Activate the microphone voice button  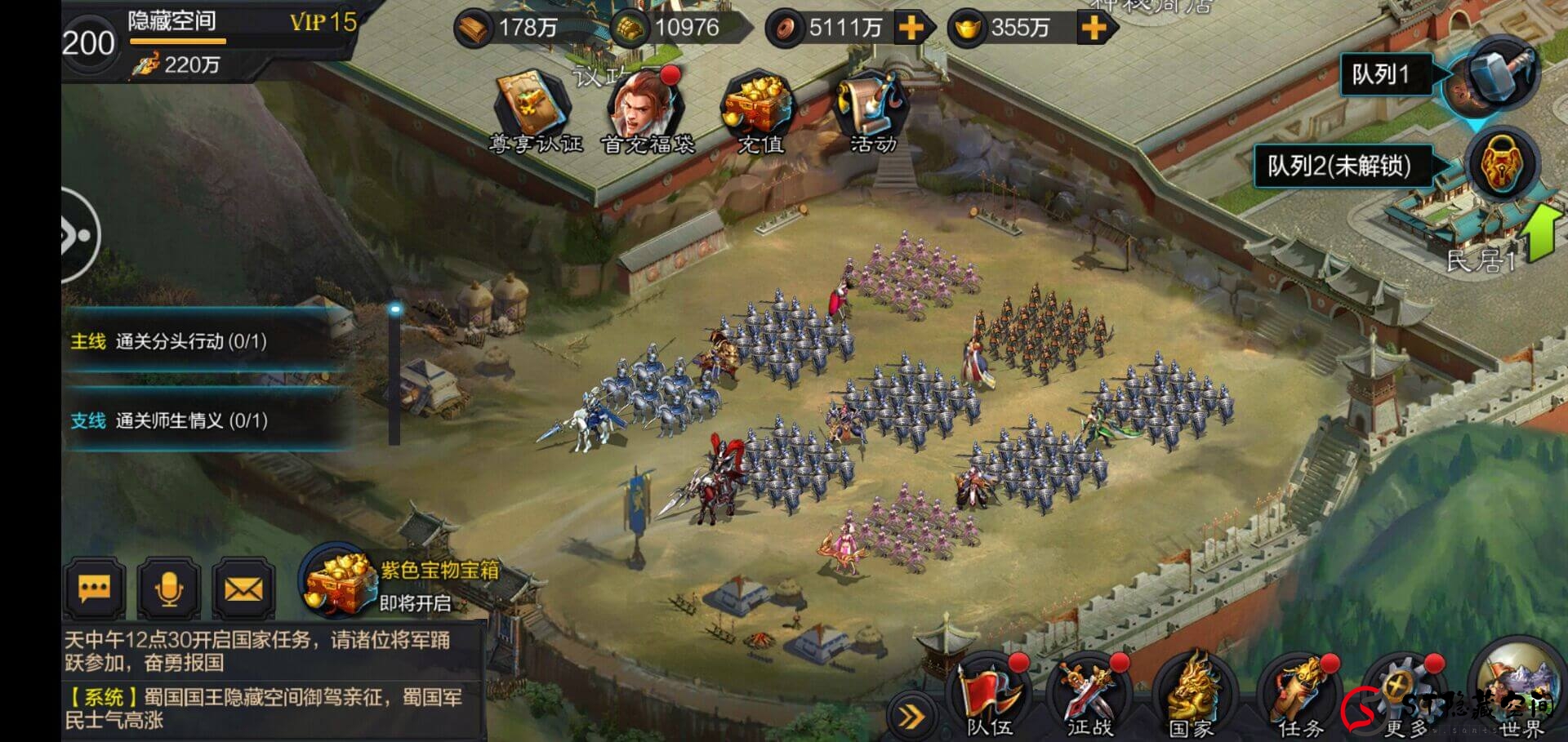168,589
